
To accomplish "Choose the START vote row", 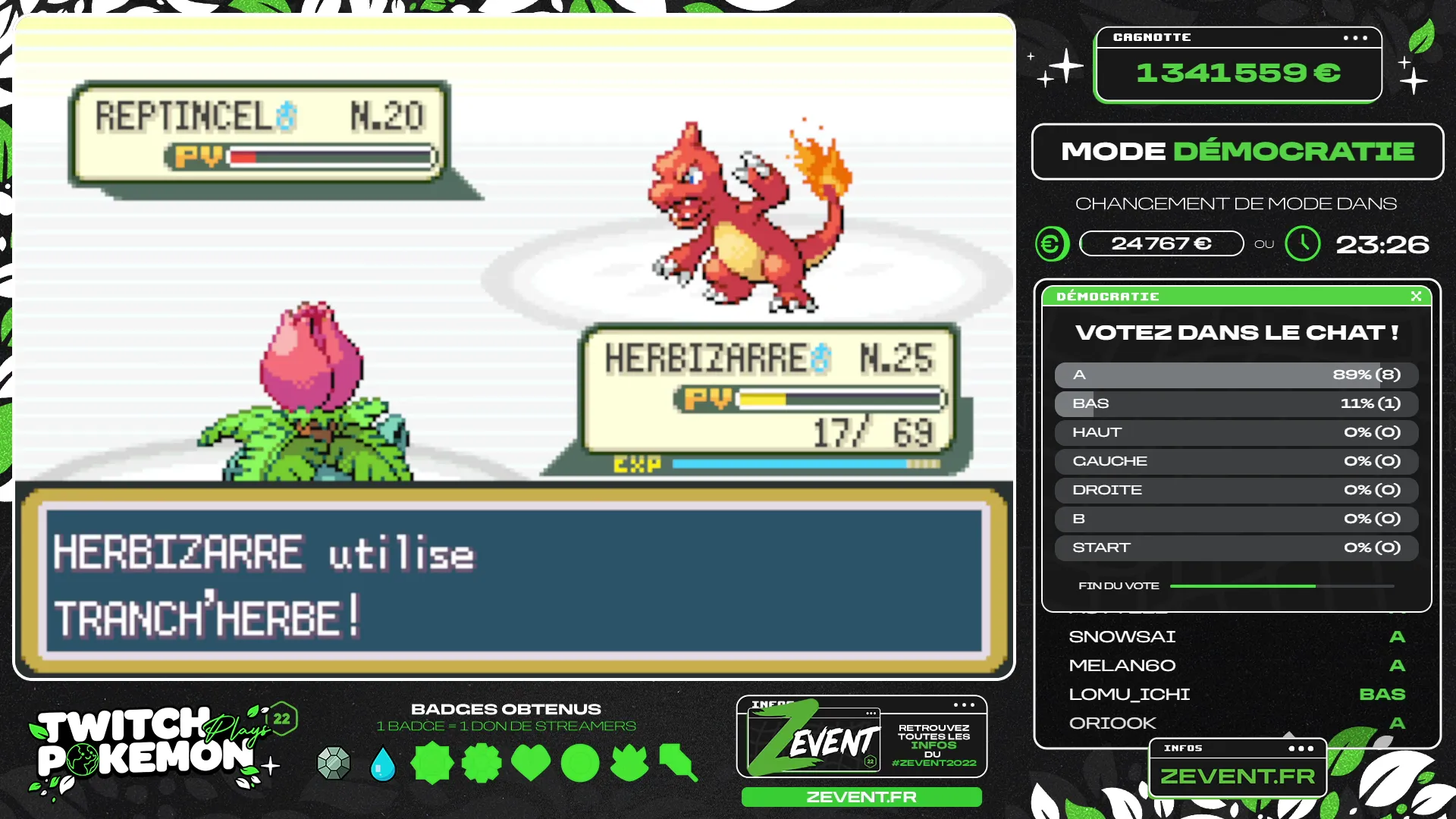I will coord(1236,548).
